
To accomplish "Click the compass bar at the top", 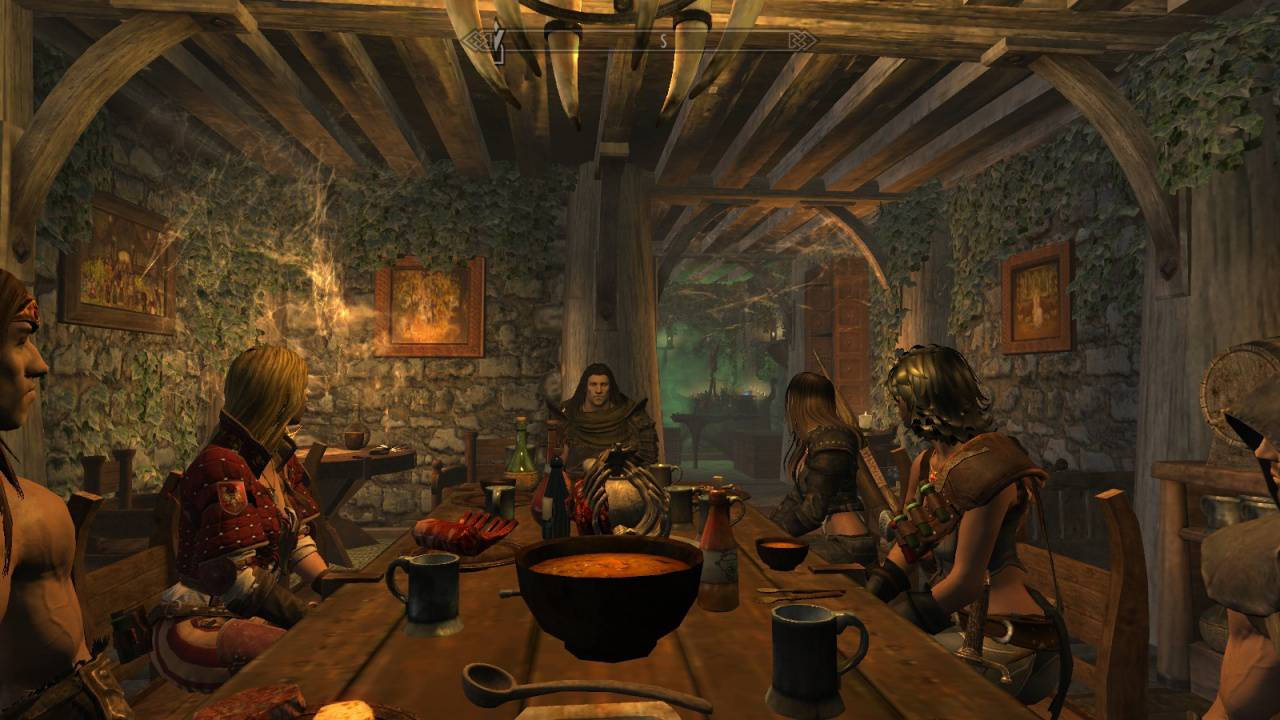I will pyautogui.click(x=640, y=41).
